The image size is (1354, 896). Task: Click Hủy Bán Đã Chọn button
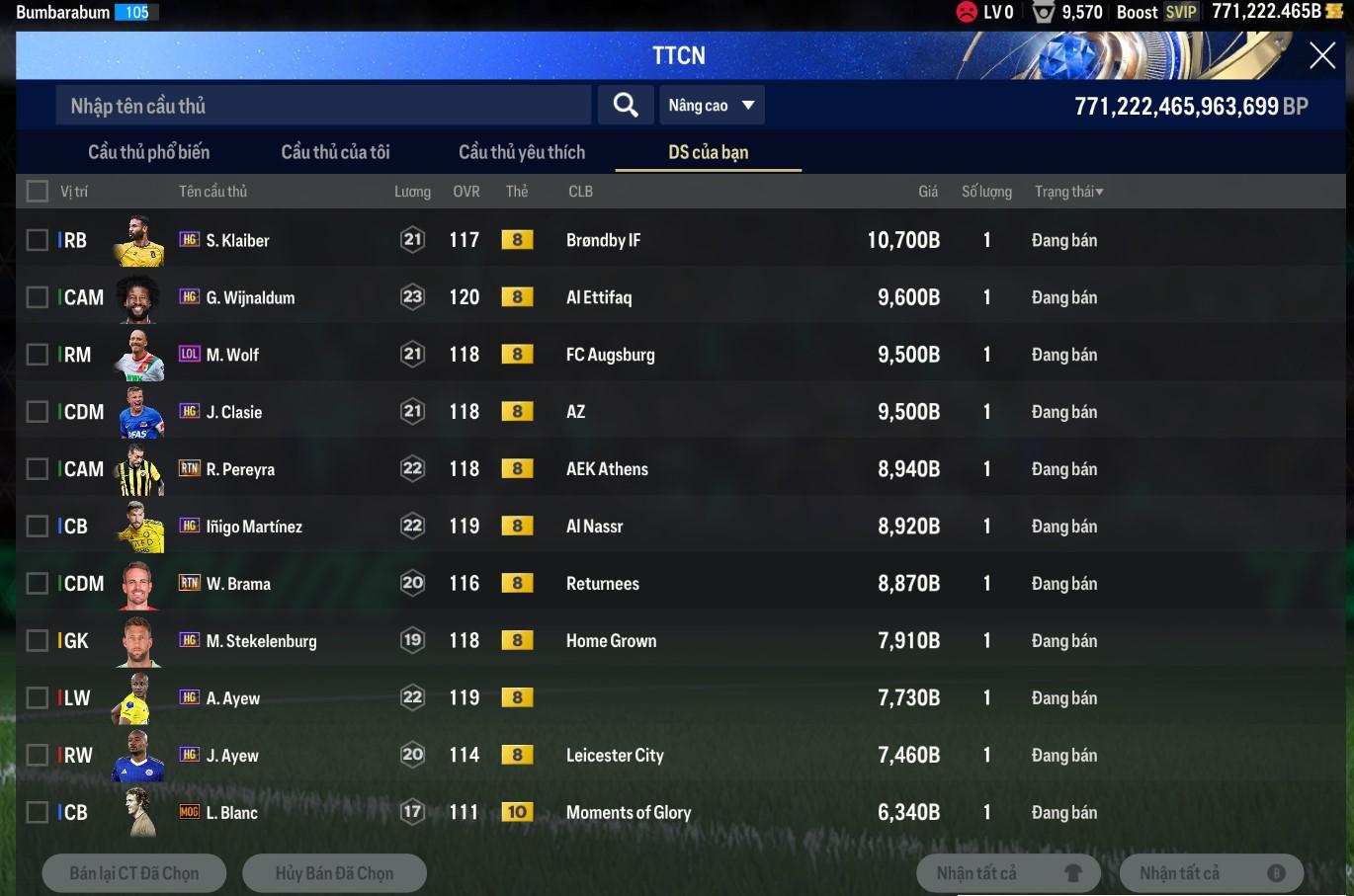pos(334,873)
